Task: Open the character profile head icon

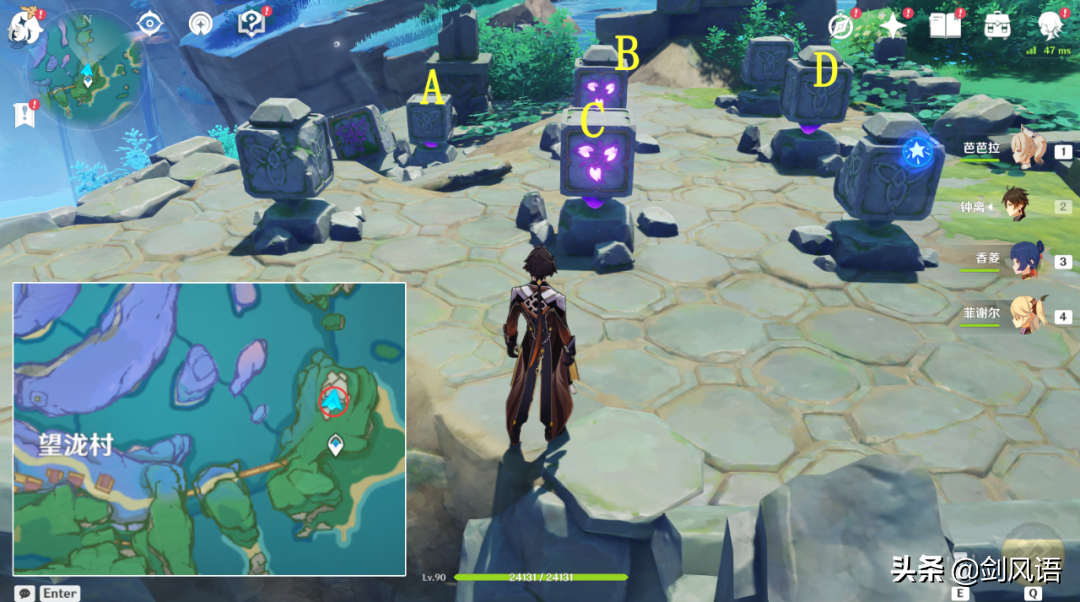Action: click(x=1050, y=24)
